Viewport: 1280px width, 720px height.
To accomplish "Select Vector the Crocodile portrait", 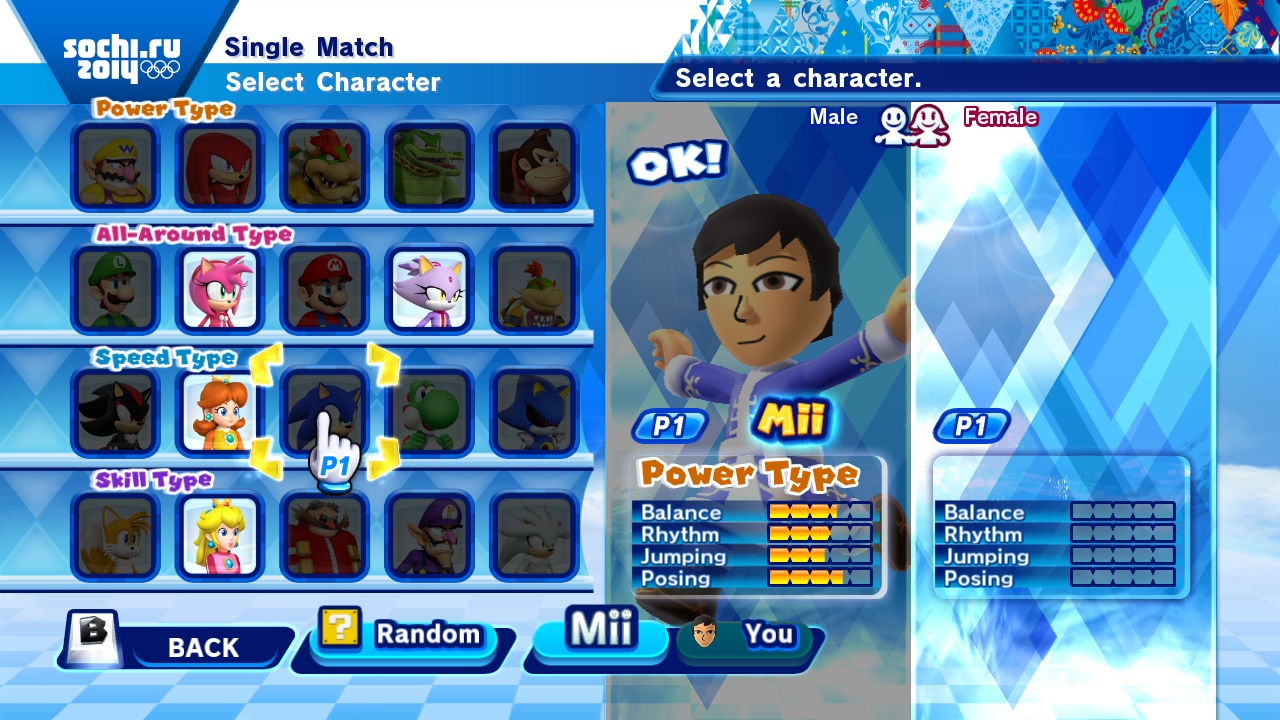I will tap(429, 166).
